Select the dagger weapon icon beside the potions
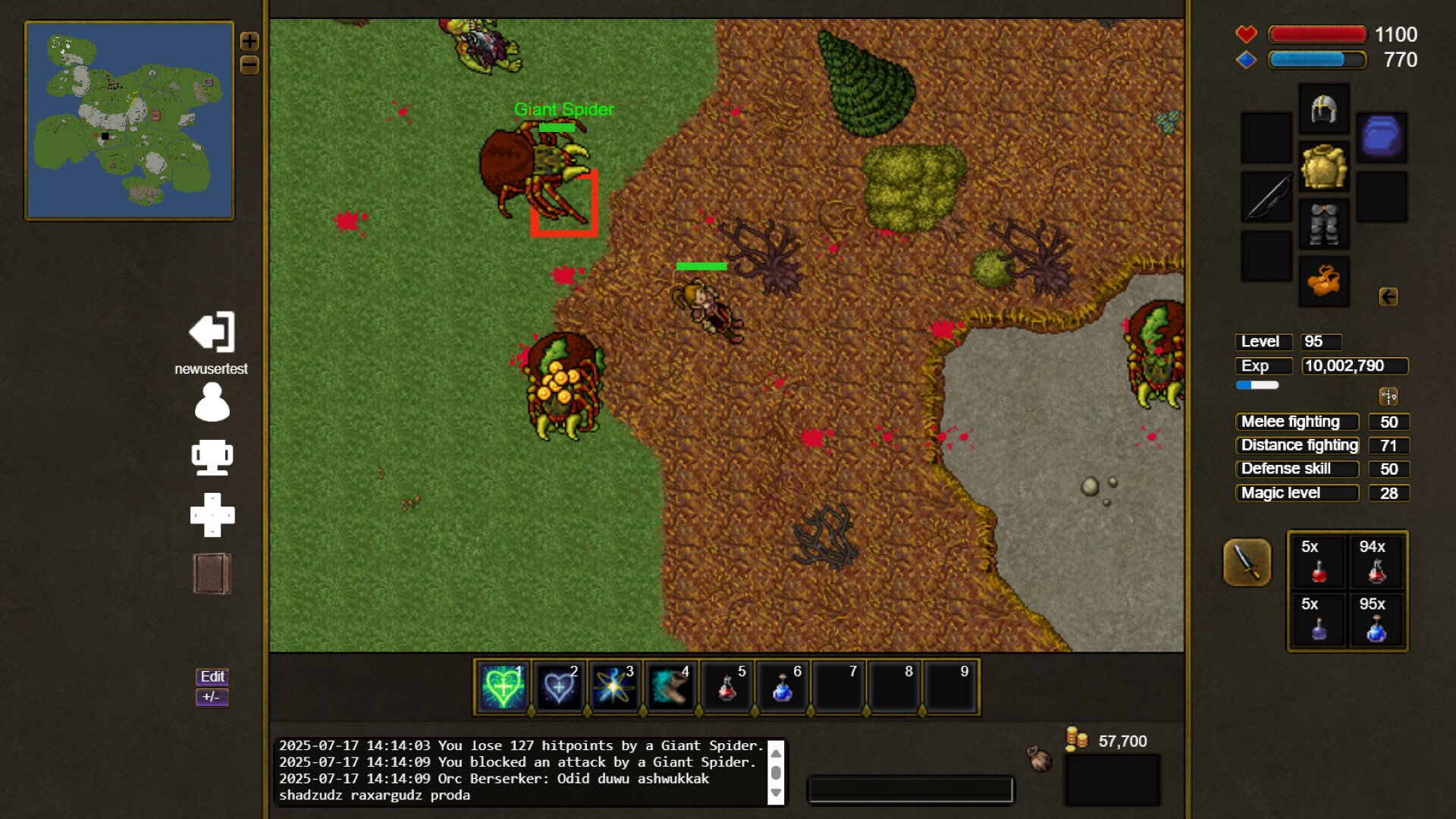This screenshot has height=819, width=1456. (1246, 563)
